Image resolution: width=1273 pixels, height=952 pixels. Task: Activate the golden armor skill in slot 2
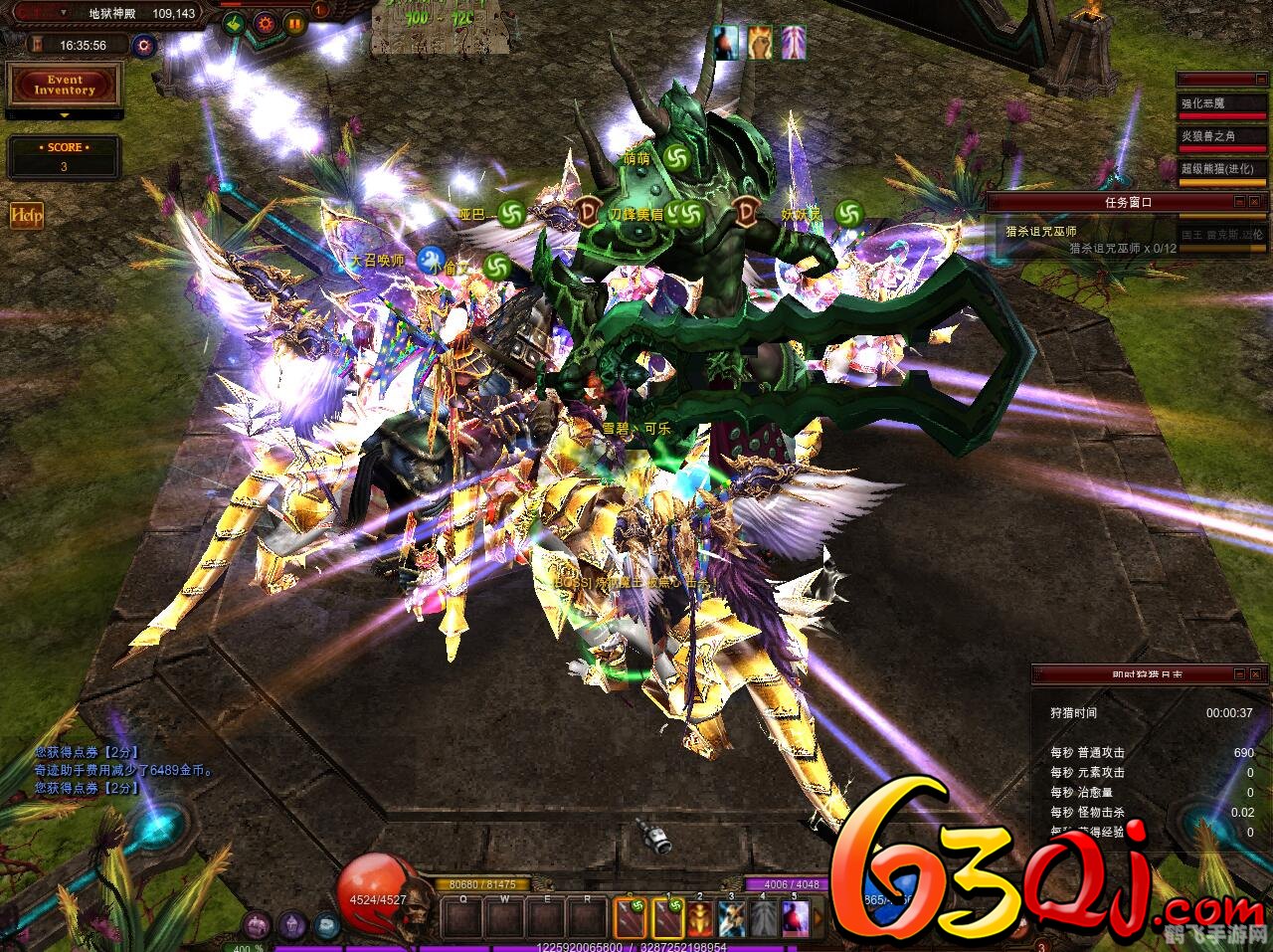(700, 918)
